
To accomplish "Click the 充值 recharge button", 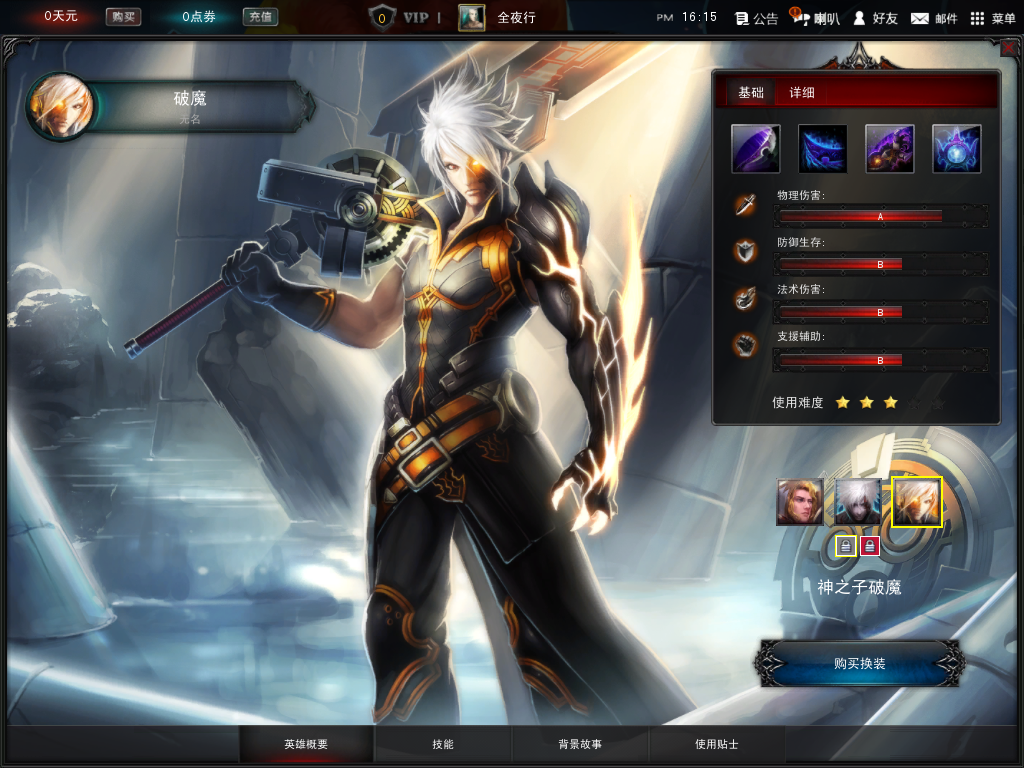I will [260, 17].
